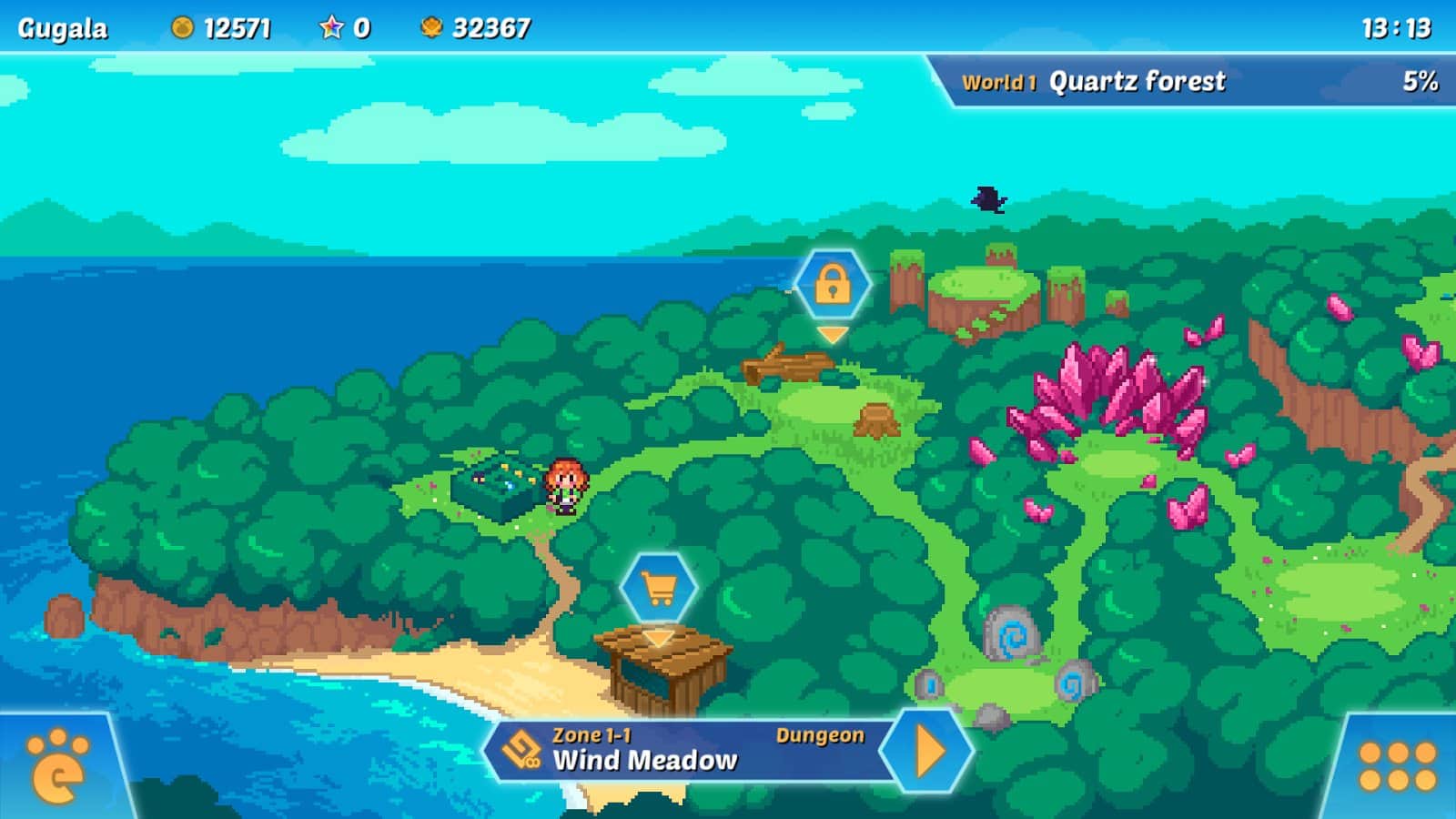Image resolution: width=1456 pixels, height=819 pixels.
Task: Expand the arrow beneath the shop cart marker
Action: [x=657, y=639]
